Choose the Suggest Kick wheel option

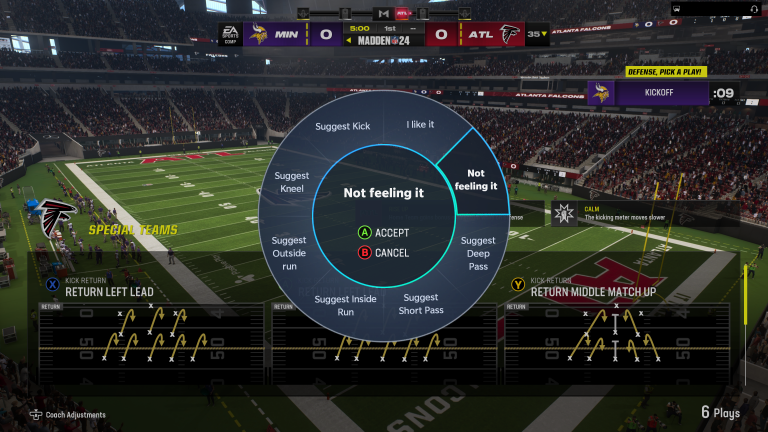[342, 127]
